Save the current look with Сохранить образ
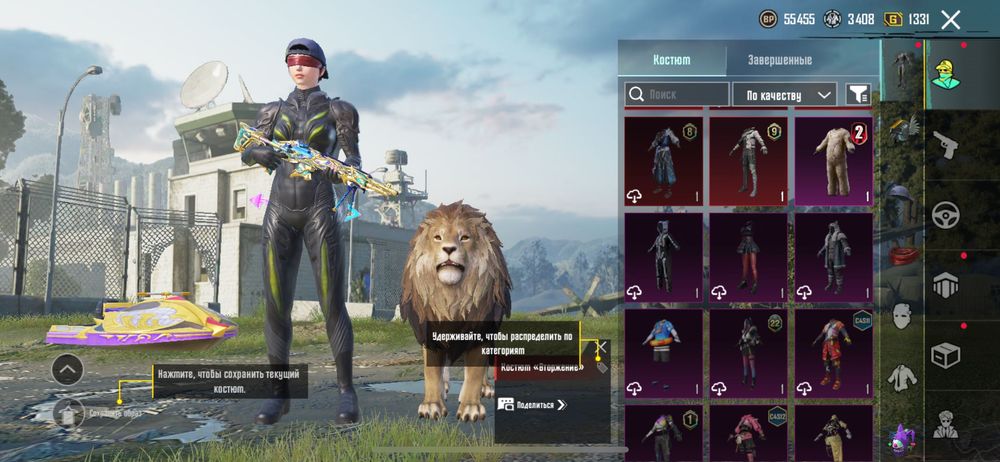 pos(70,411)
